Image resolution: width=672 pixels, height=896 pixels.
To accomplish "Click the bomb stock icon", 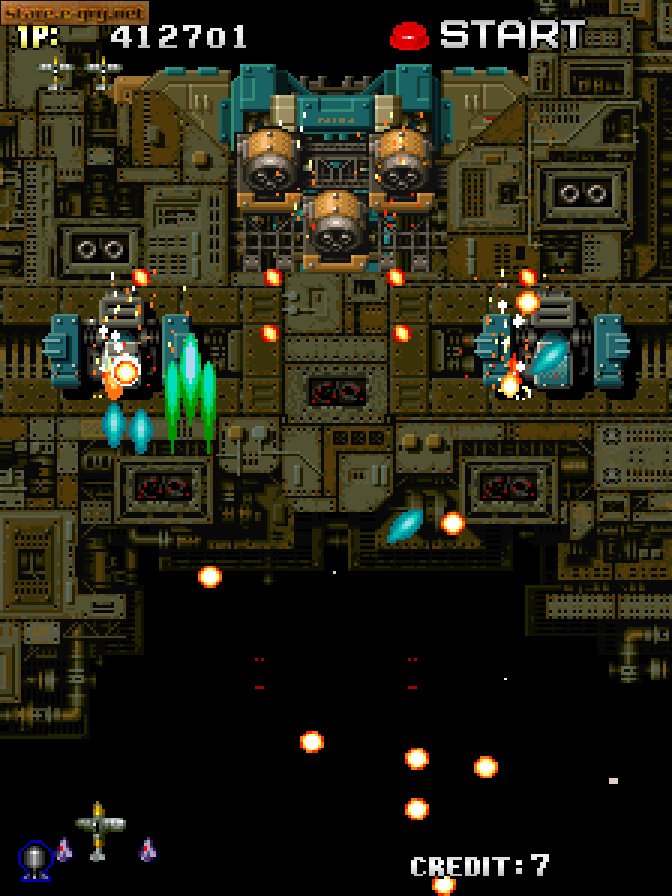I will [35, 859].
